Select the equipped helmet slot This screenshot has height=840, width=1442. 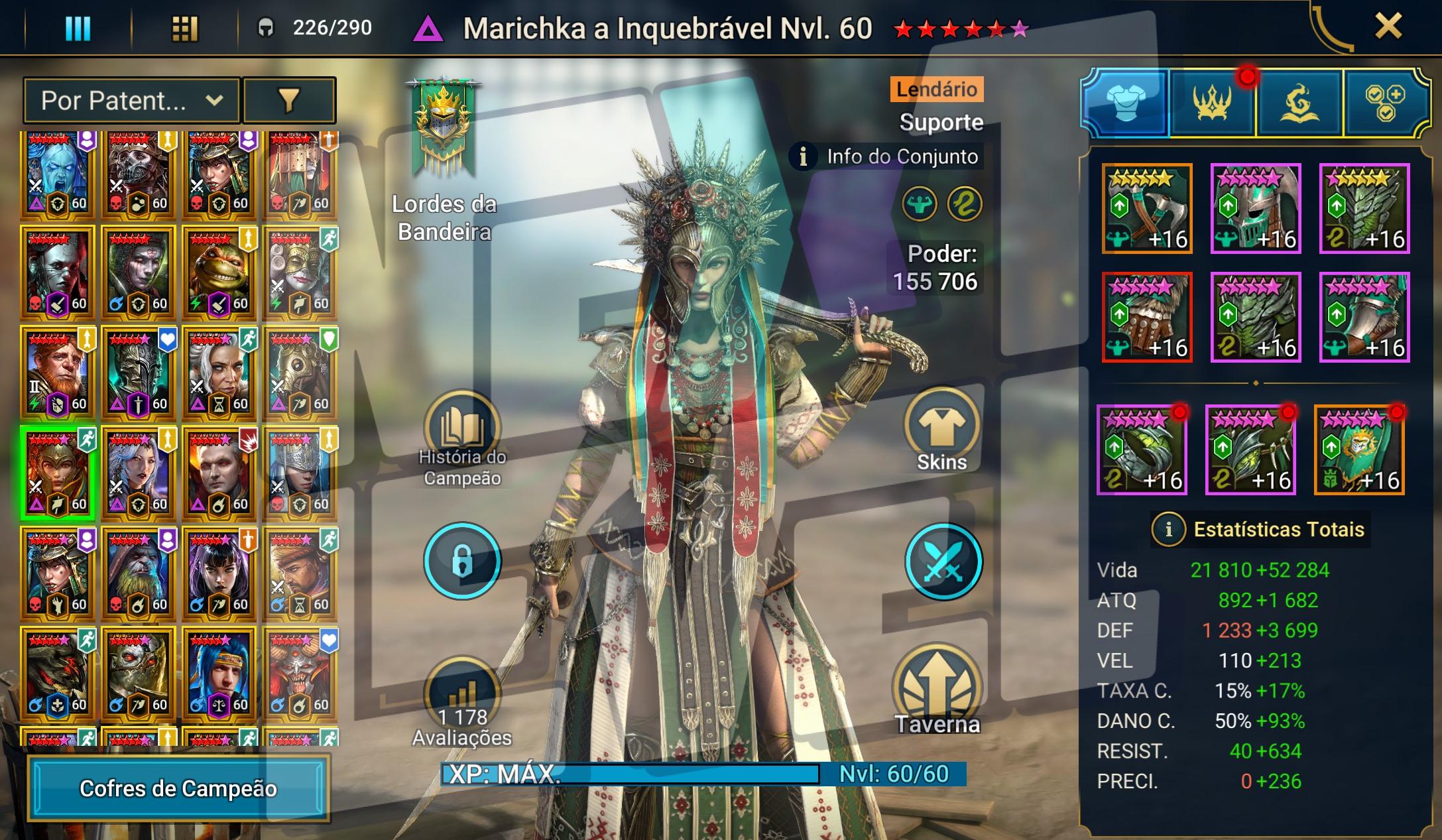pos(1256,209)
